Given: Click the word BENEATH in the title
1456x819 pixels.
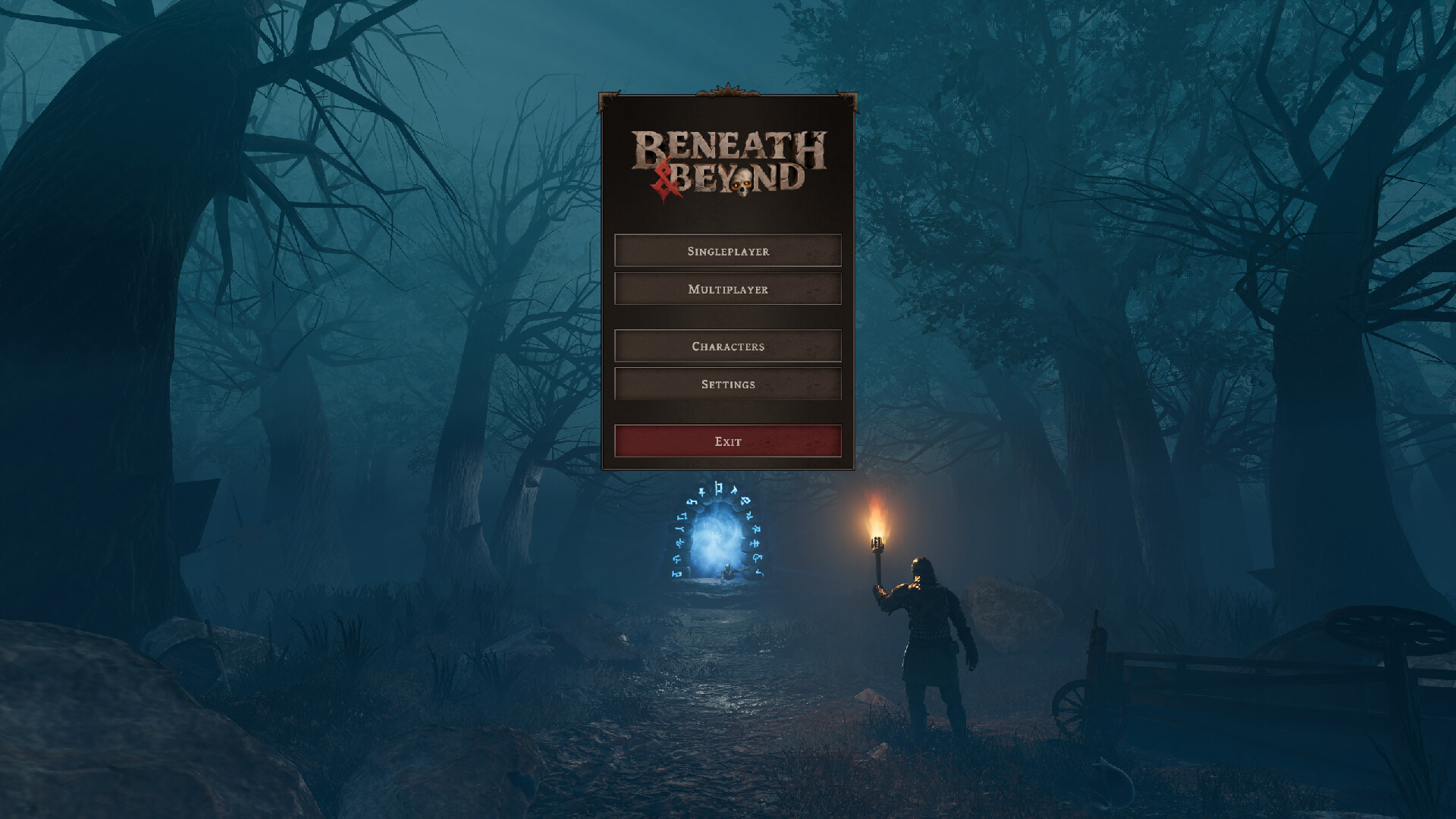Looking at the screenshot, I should pyautogui.click(x=728, y=144).
